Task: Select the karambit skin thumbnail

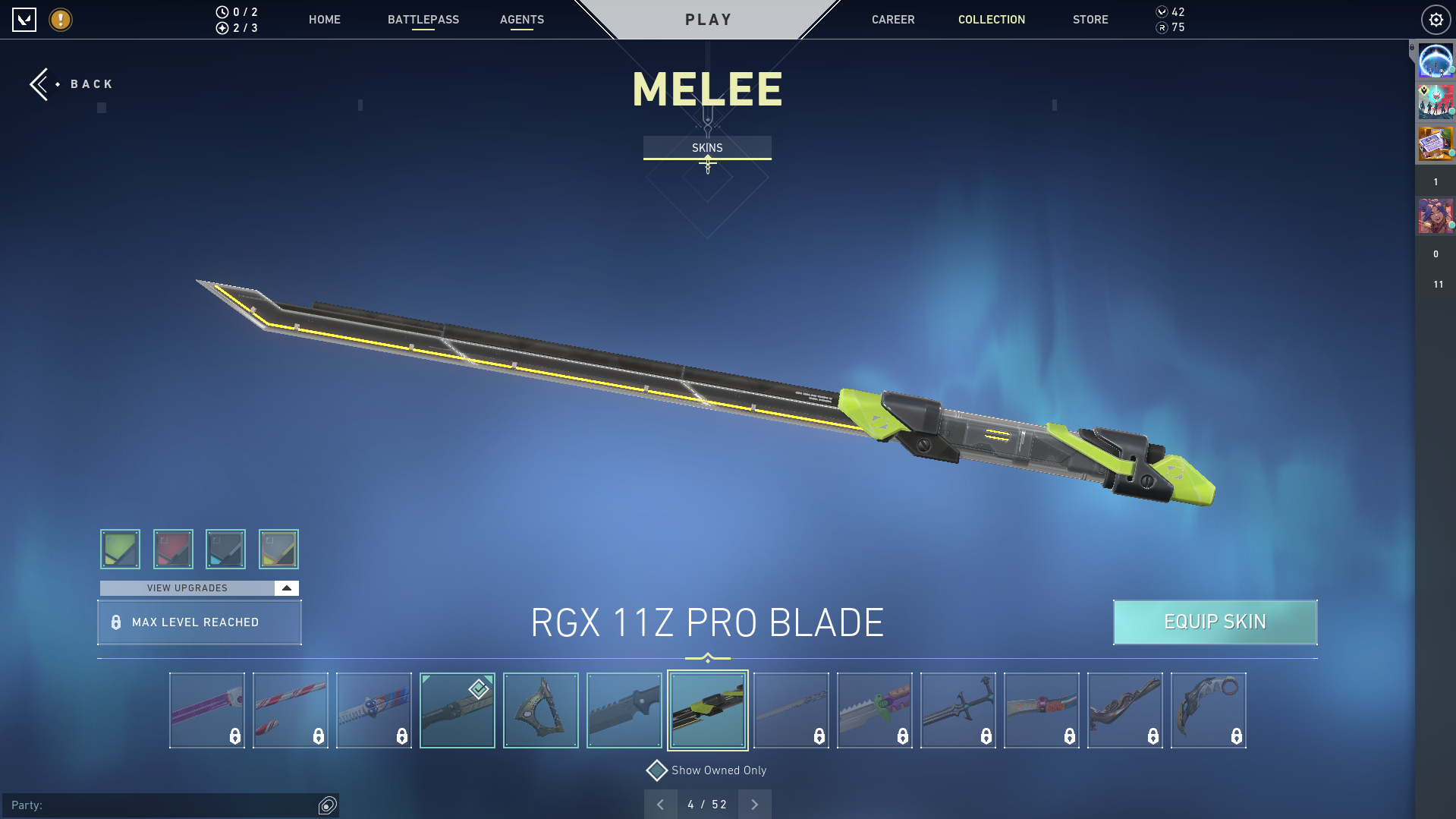Action: pos(1208,710)
